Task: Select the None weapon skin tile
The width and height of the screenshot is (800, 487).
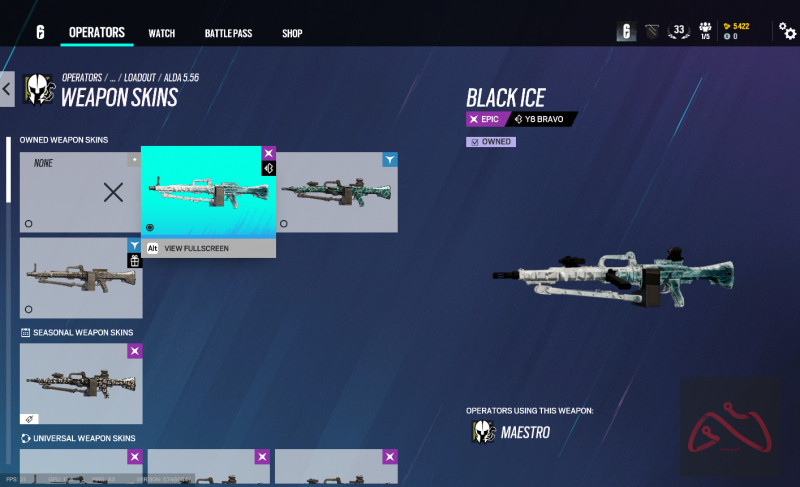Action: 81,192
